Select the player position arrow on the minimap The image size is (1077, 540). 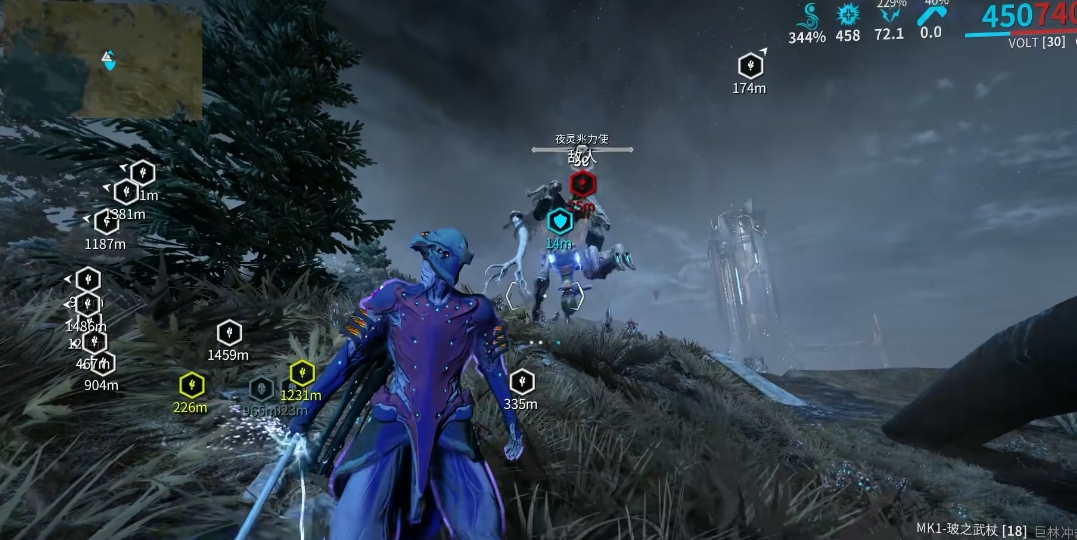[109, 61]
